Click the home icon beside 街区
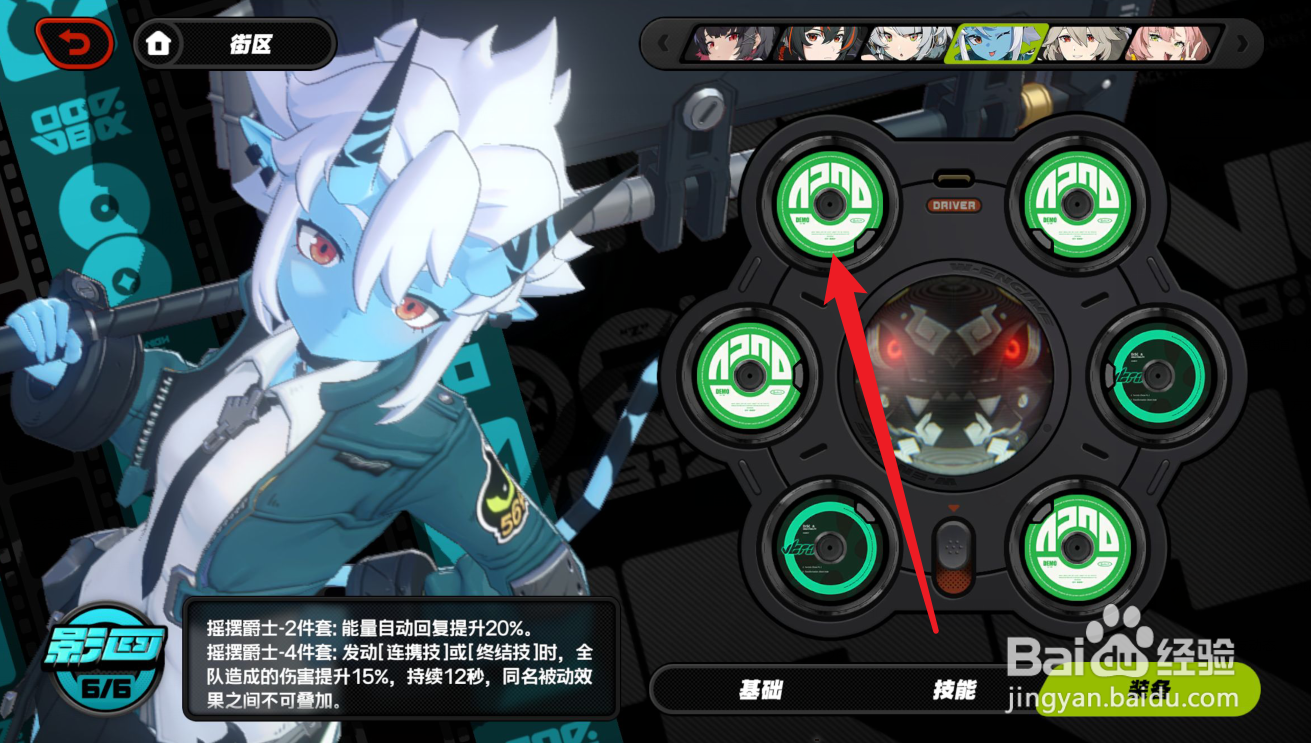This screenshot has height=743, width=1311. (160, 44)
